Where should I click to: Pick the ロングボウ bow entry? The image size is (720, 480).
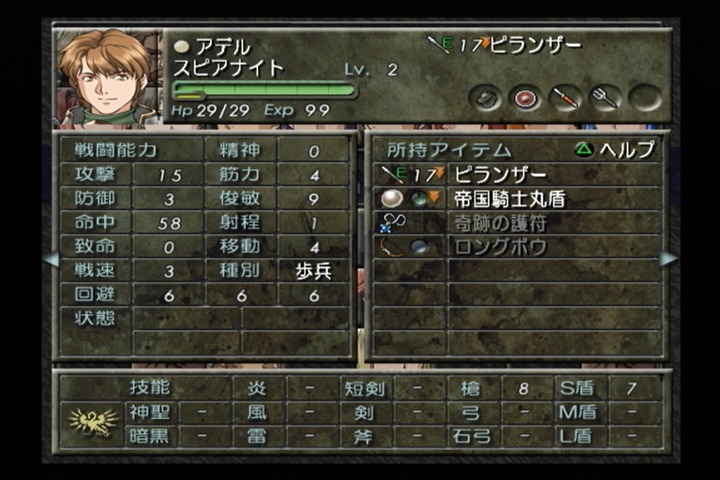[502, 247]
